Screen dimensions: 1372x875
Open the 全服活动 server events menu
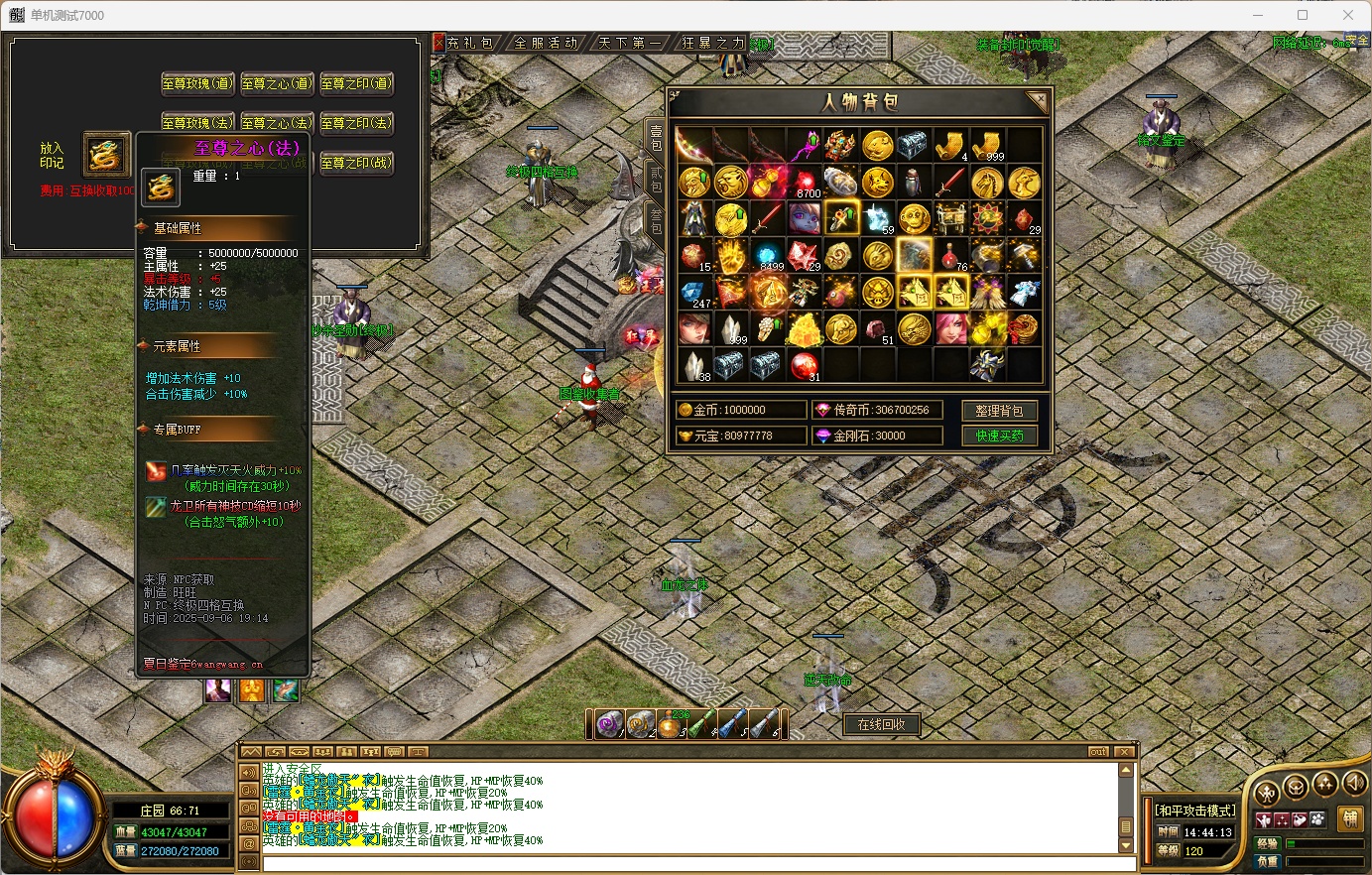coord(546,43)
